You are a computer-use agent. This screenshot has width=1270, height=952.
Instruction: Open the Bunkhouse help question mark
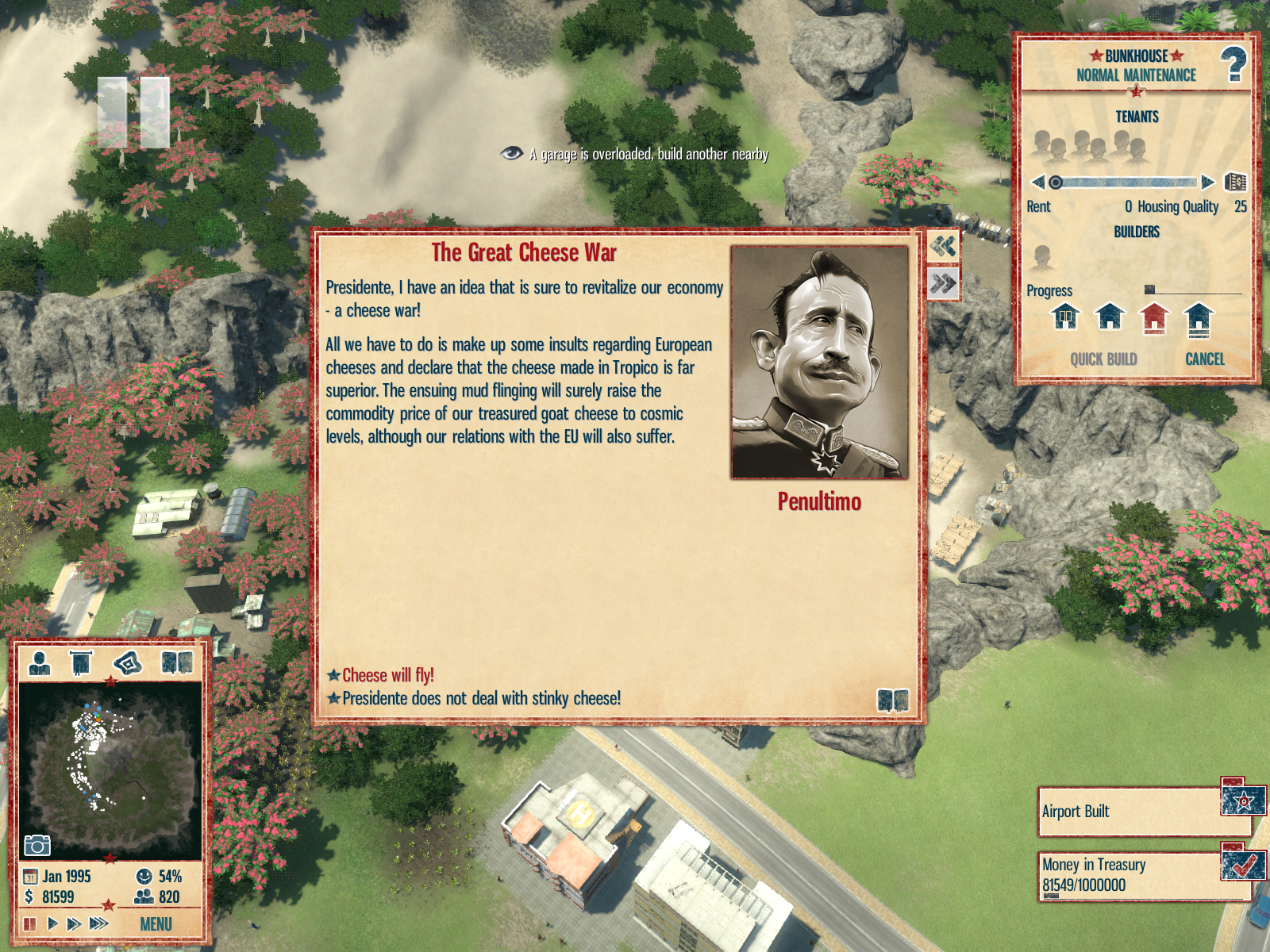click(x=1233, y=64)
